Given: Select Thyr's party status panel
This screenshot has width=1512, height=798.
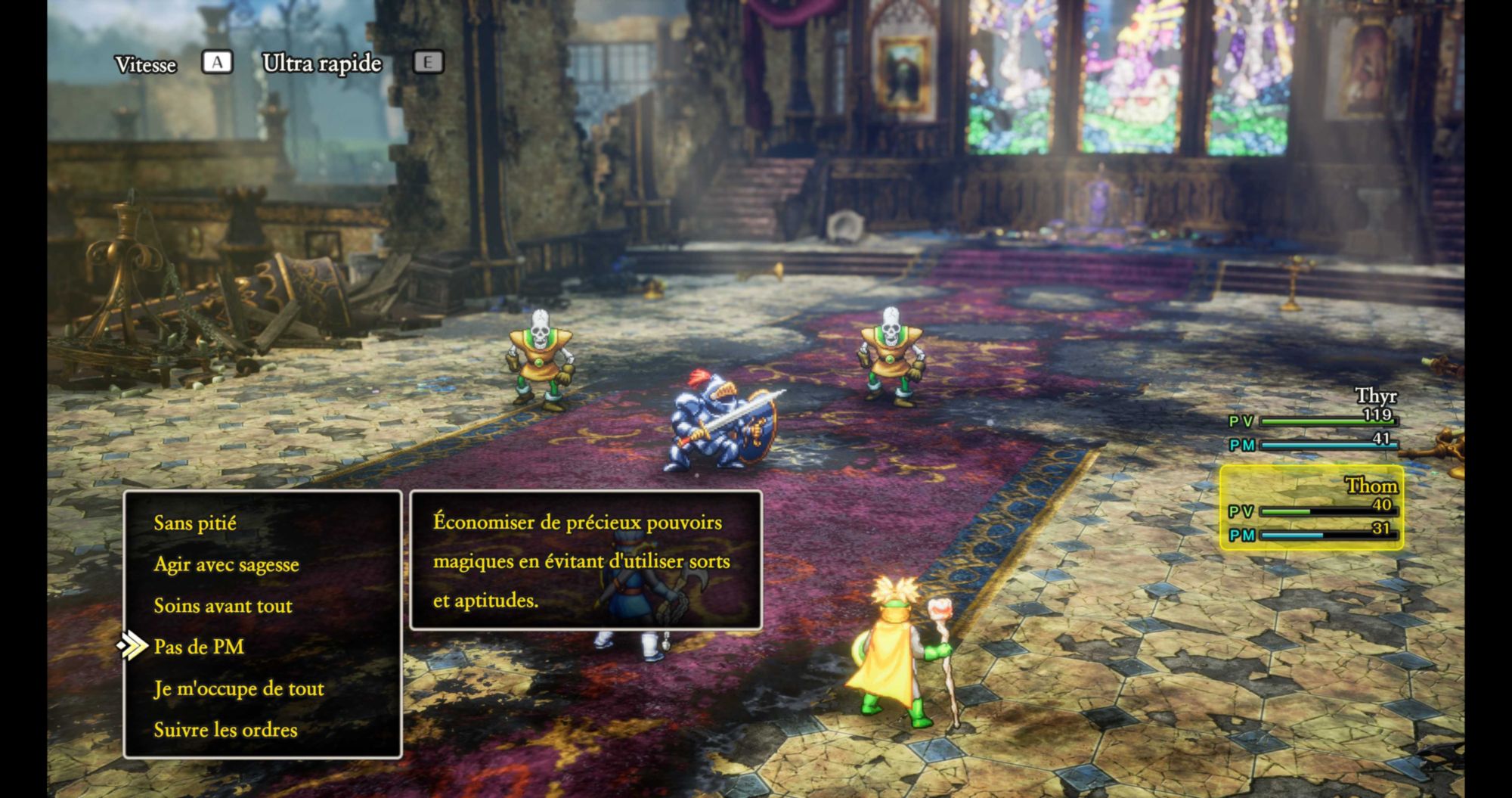Looking at the screenshot, I should (x=1313, y=421).
